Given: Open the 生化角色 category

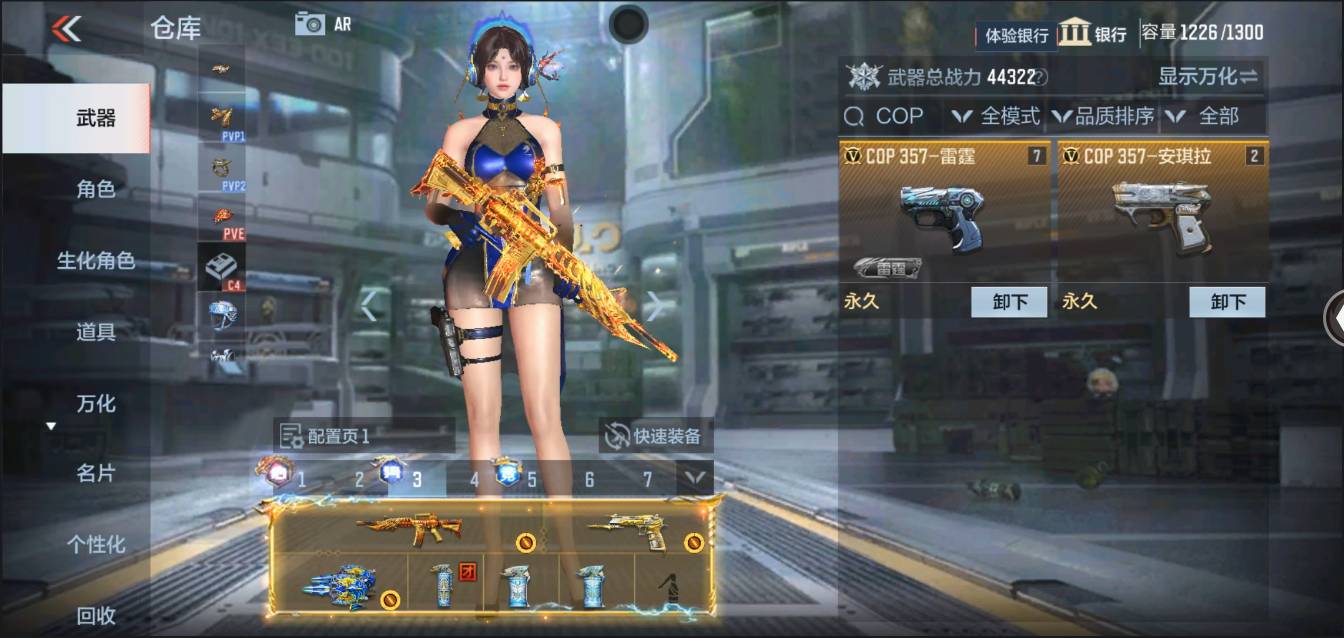Looking at the screenshot, I should [x=96, y=261].
